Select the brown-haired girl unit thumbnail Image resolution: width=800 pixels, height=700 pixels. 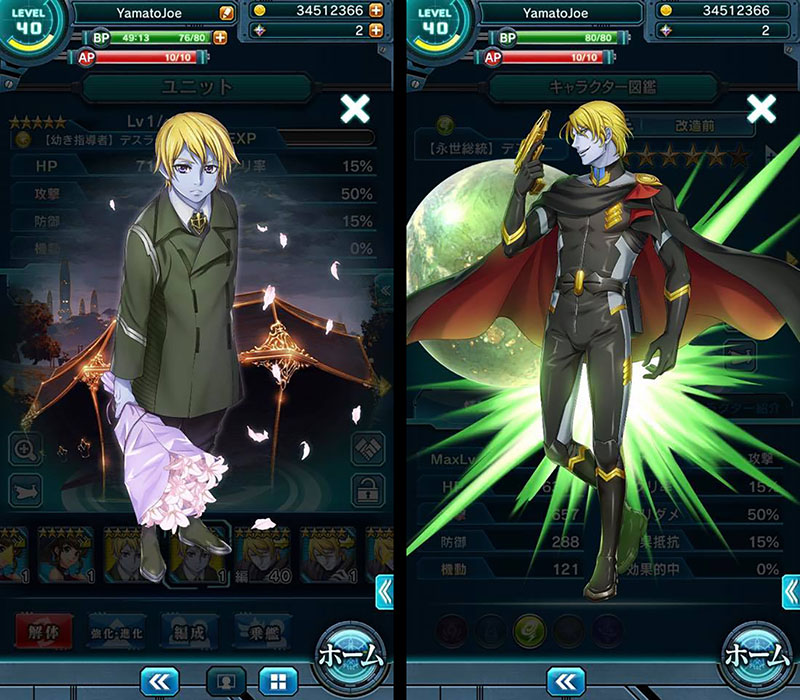pos(65,554)
